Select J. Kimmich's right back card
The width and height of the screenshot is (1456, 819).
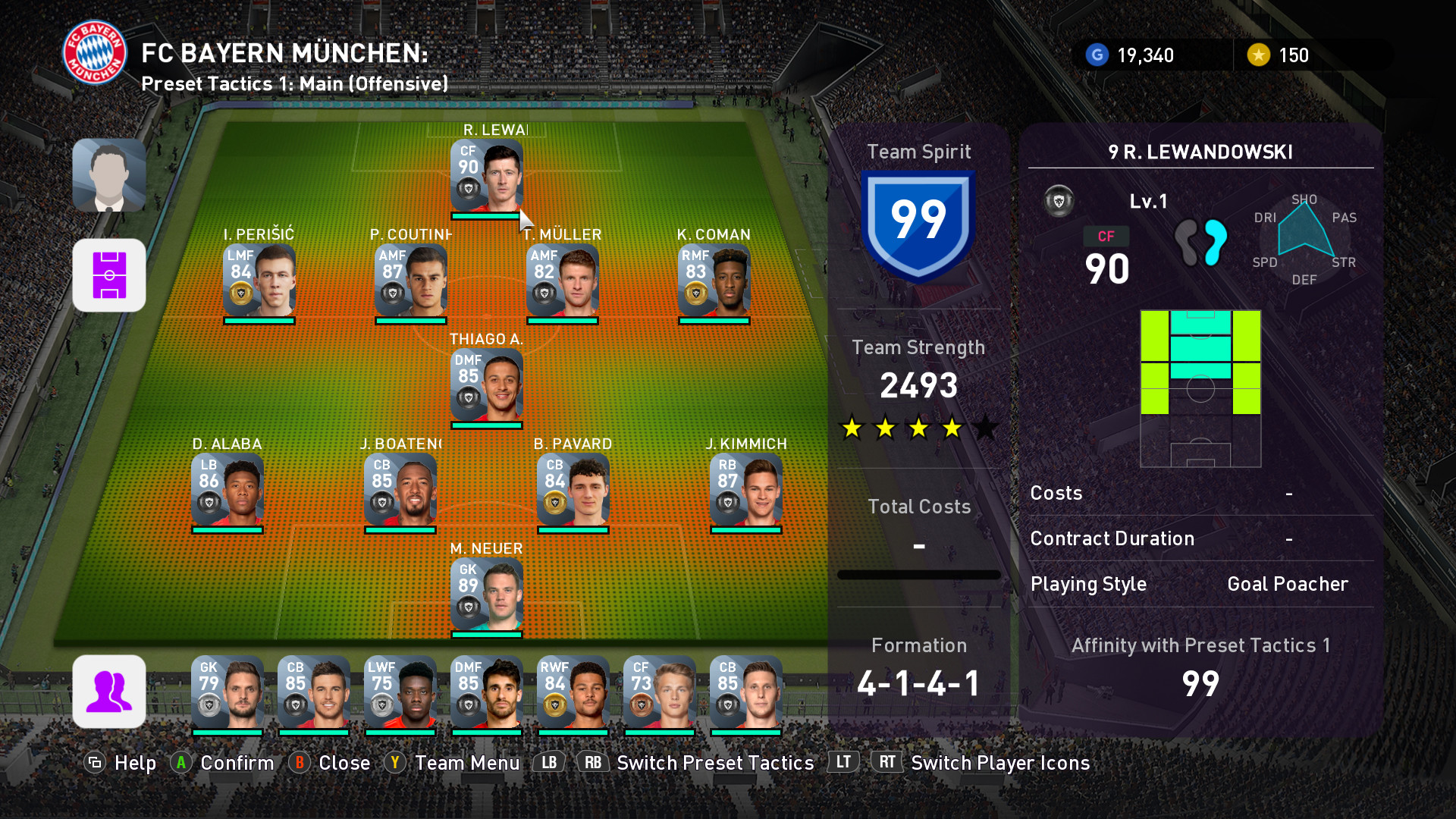[745, 490]
